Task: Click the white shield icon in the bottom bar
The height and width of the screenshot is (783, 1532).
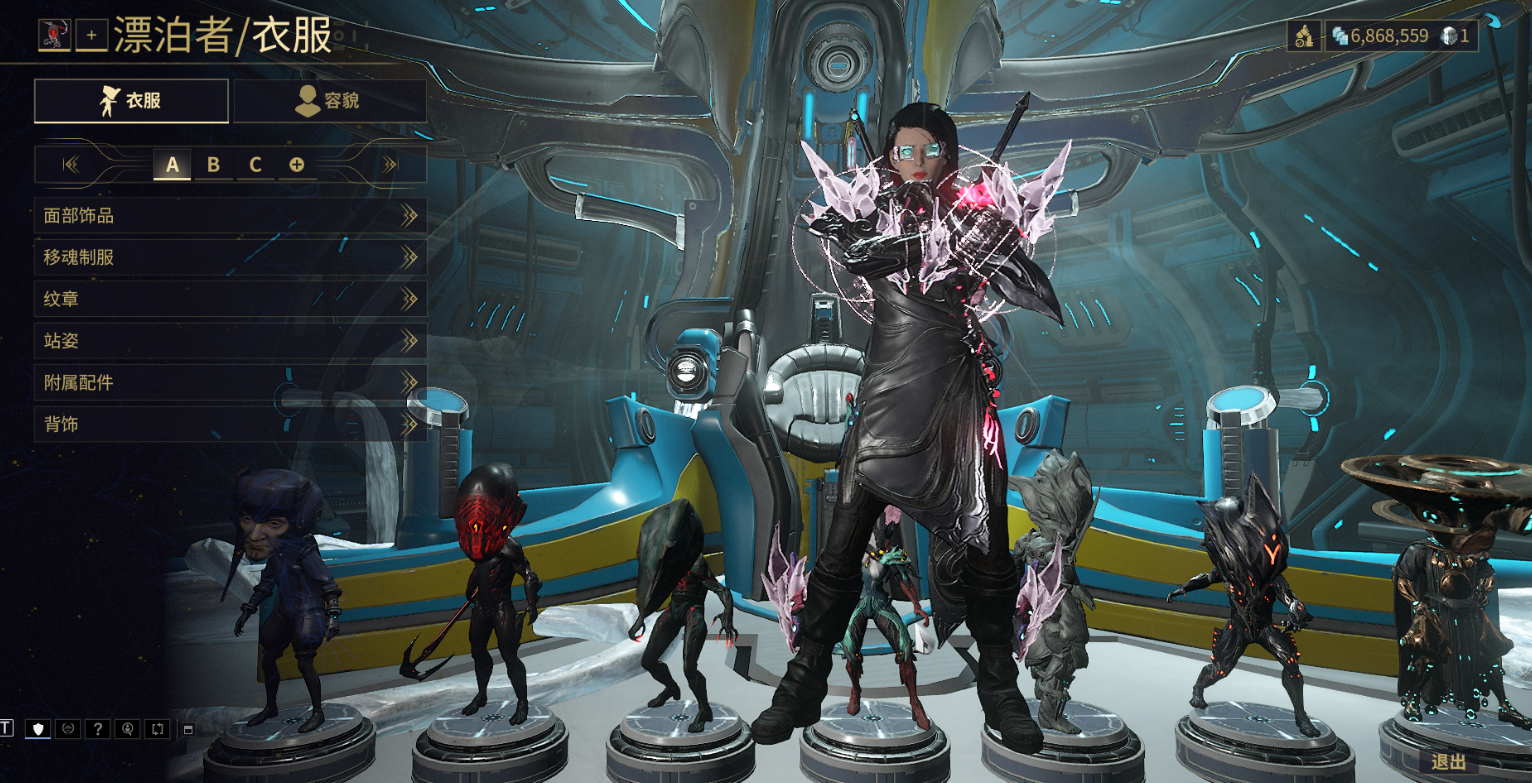Action: [38, 728]
